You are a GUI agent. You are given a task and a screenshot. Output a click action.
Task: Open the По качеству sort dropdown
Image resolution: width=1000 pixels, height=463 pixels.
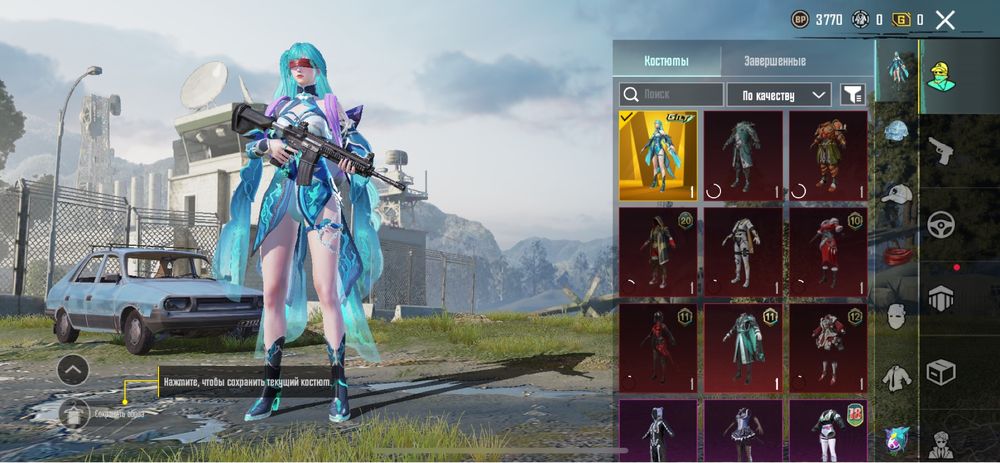click(779, 95)
